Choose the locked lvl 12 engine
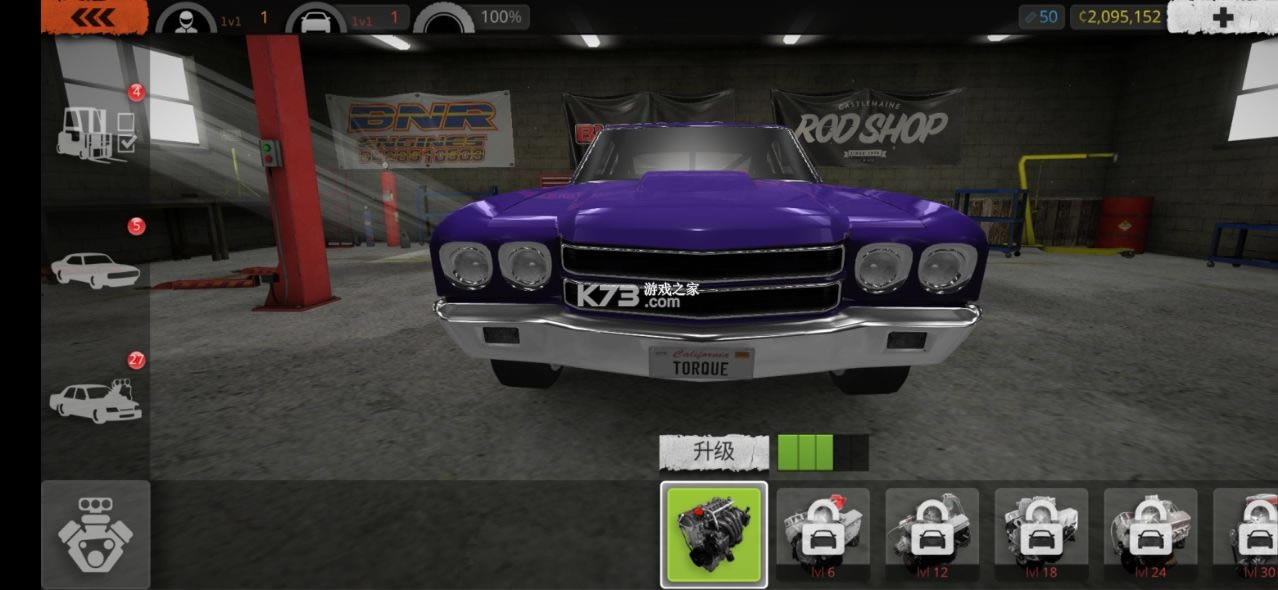This screenshot has width=1278, height=590. (932, 534)
